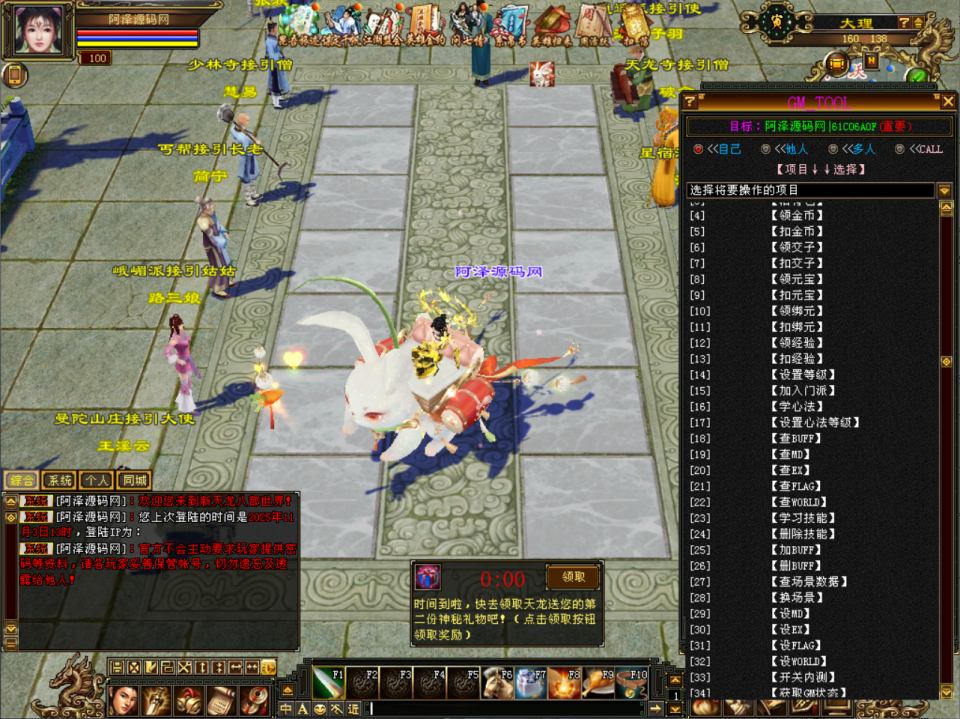Activate the F1 green blade skill slot
960x719 pixels.
coord(327,684)
